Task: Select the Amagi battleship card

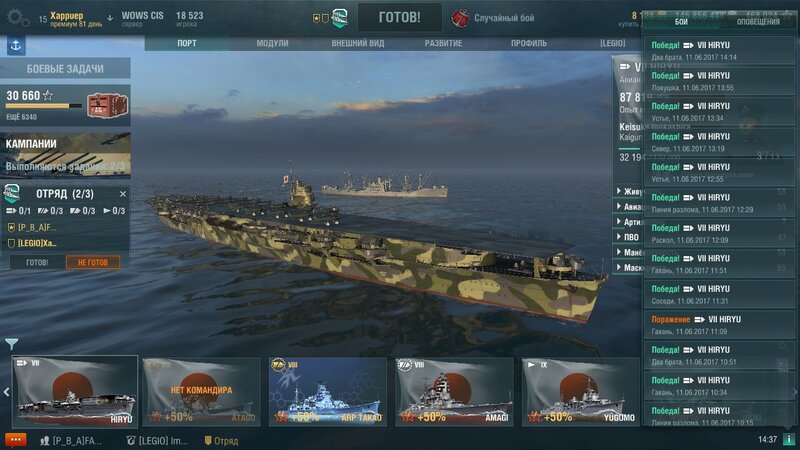Action: pos(454,391)
